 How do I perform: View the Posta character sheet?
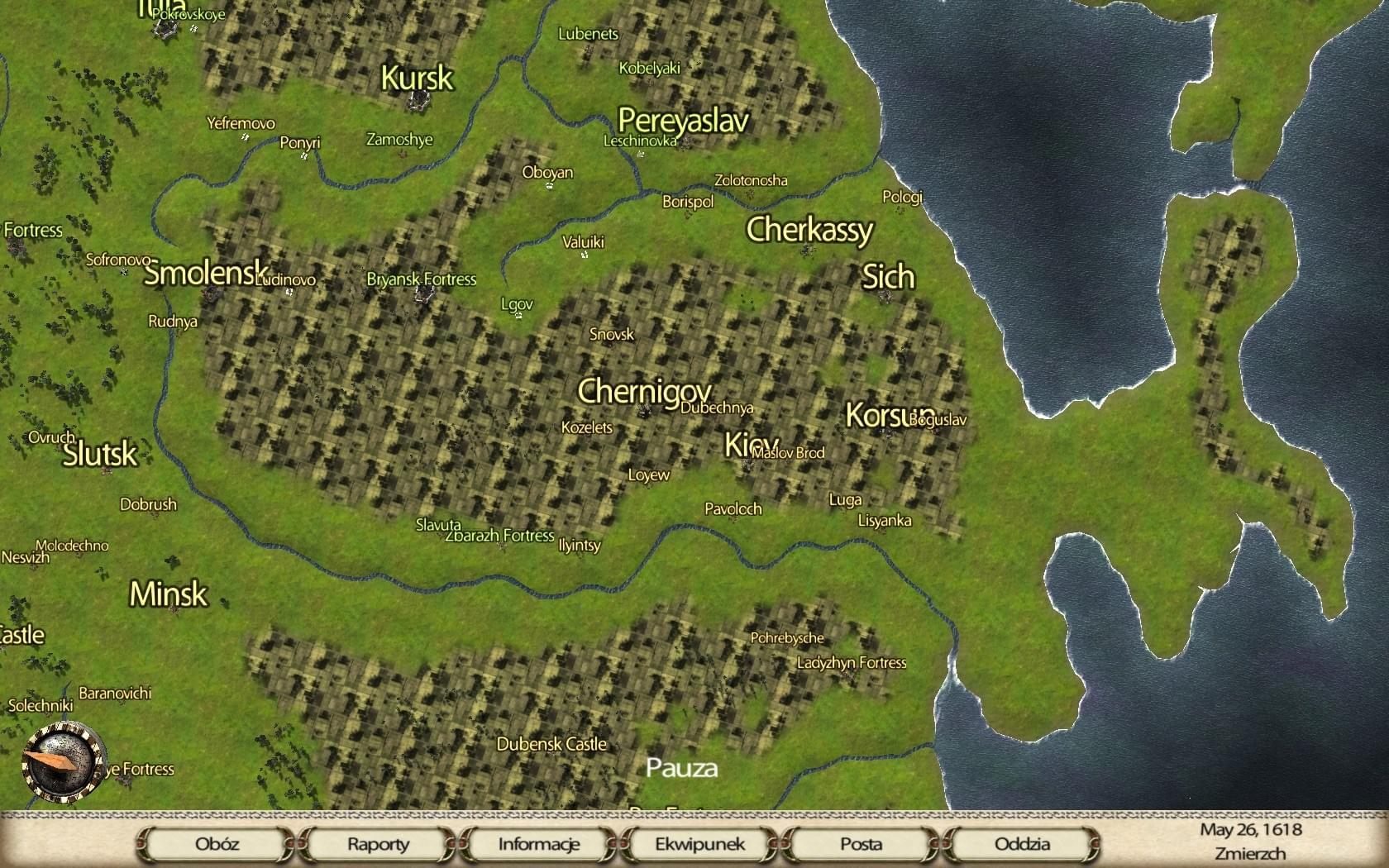(861, 844)
